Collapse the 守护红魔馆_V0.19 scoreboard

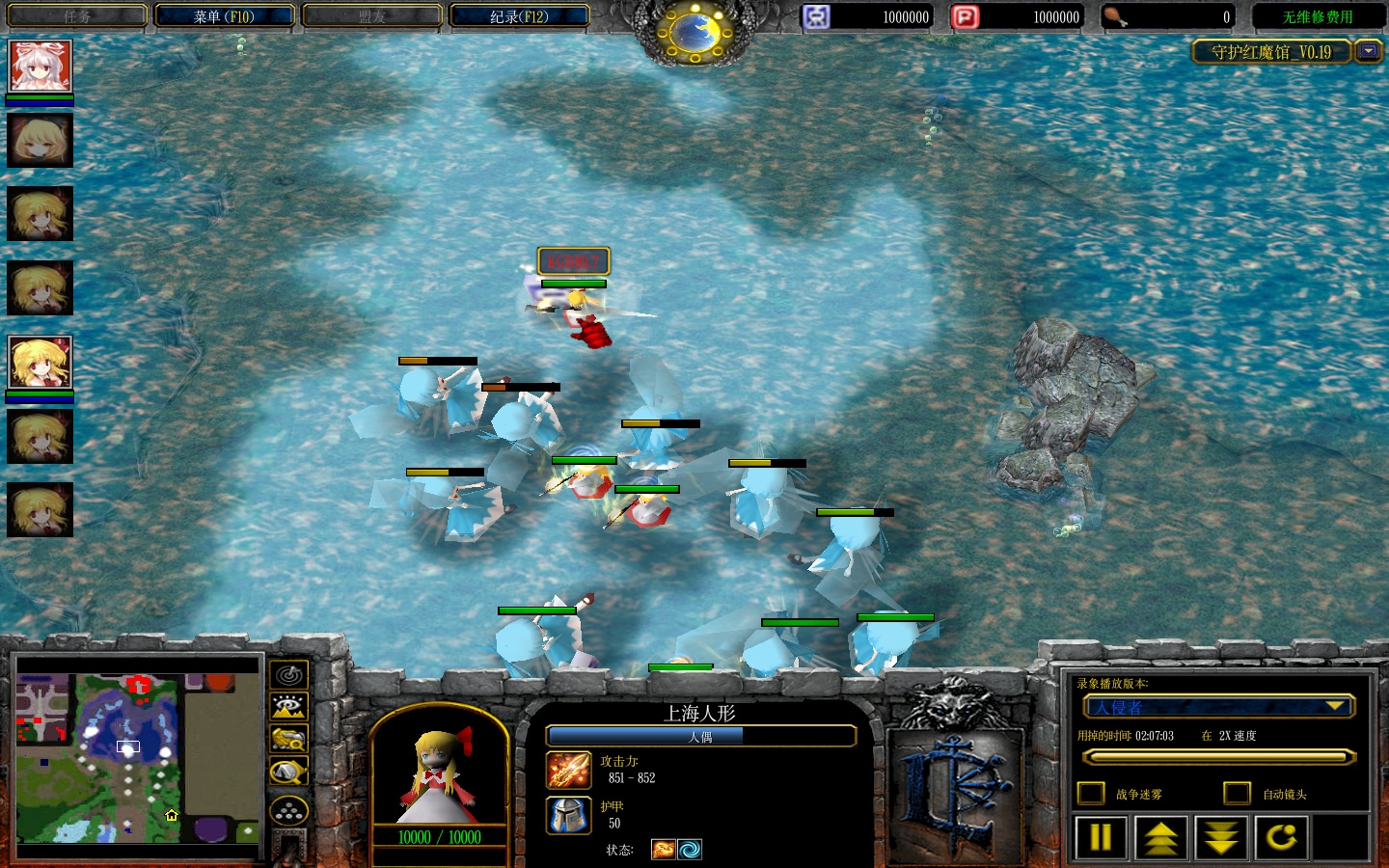1369,51
